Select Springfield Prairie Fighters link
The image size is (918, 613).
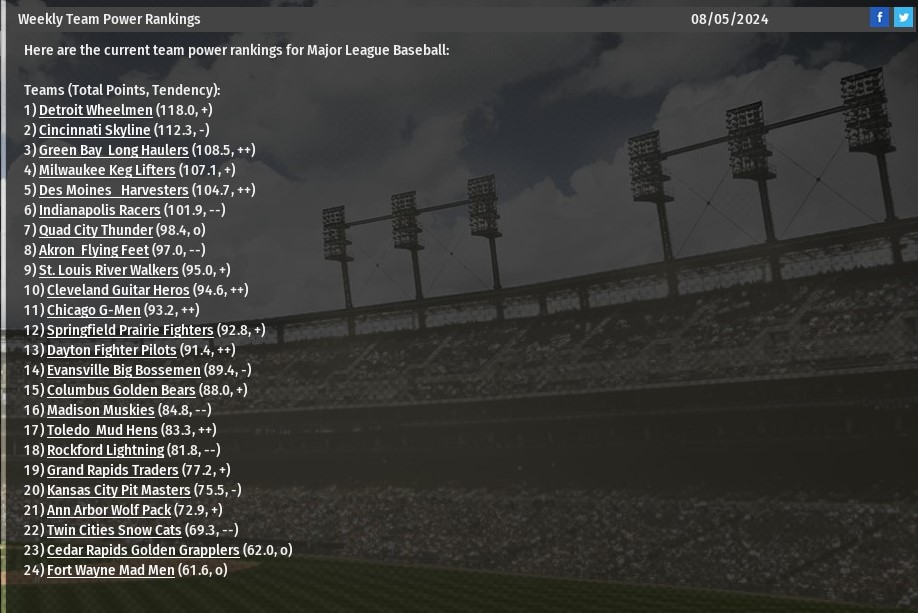pyautogui.click(x=130, y=330)
